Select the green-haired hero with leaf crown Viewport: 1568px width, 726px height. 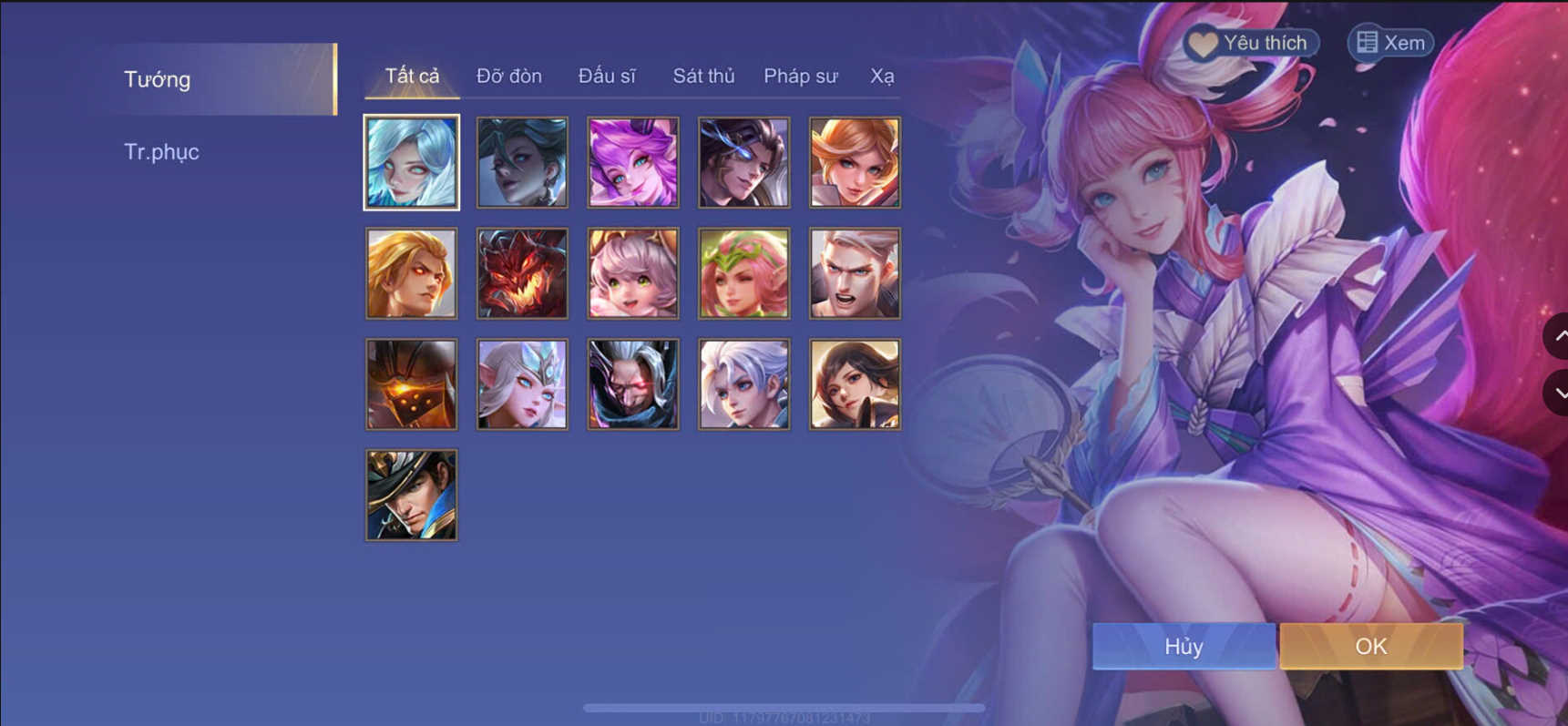pos(744,273)
